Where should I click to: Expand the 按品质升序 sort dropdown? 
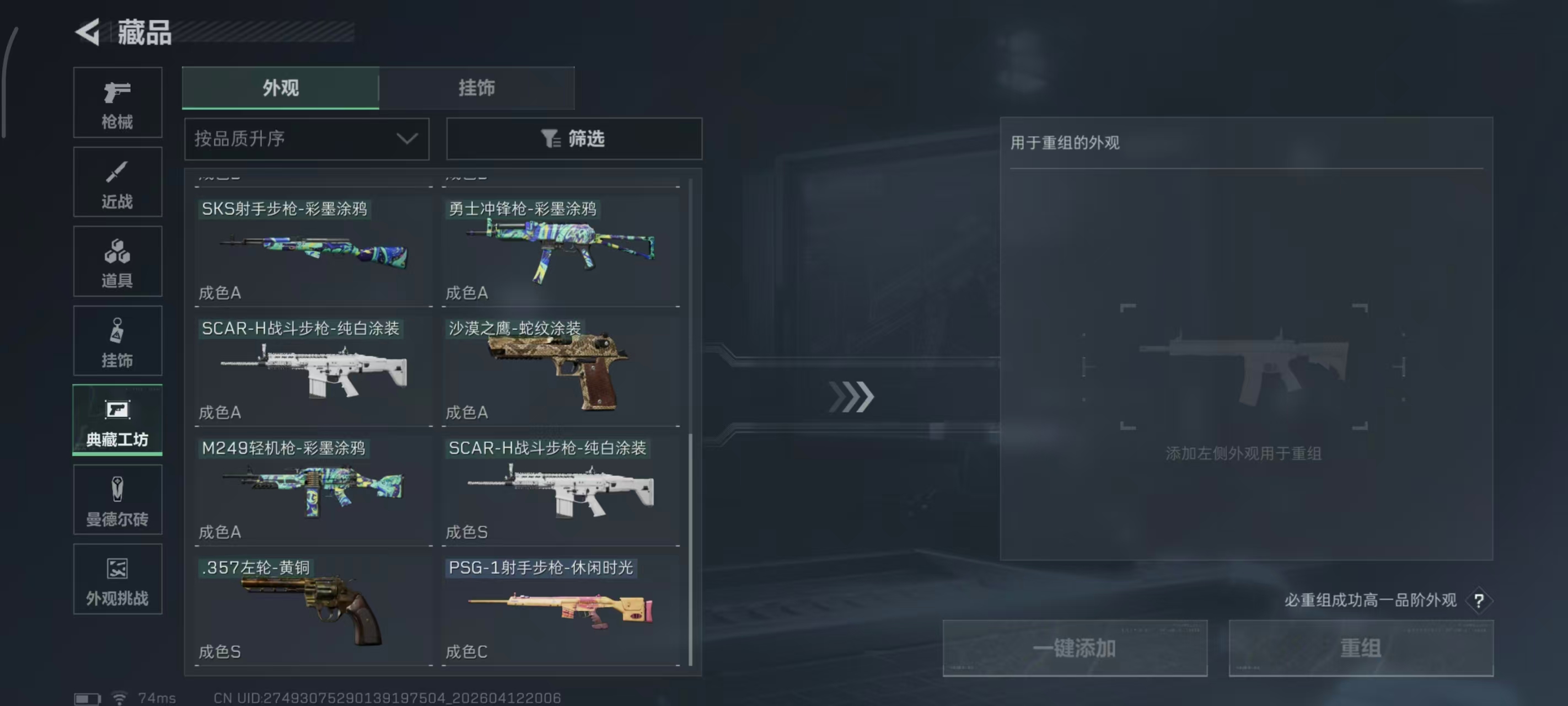[x=305, y=139]
